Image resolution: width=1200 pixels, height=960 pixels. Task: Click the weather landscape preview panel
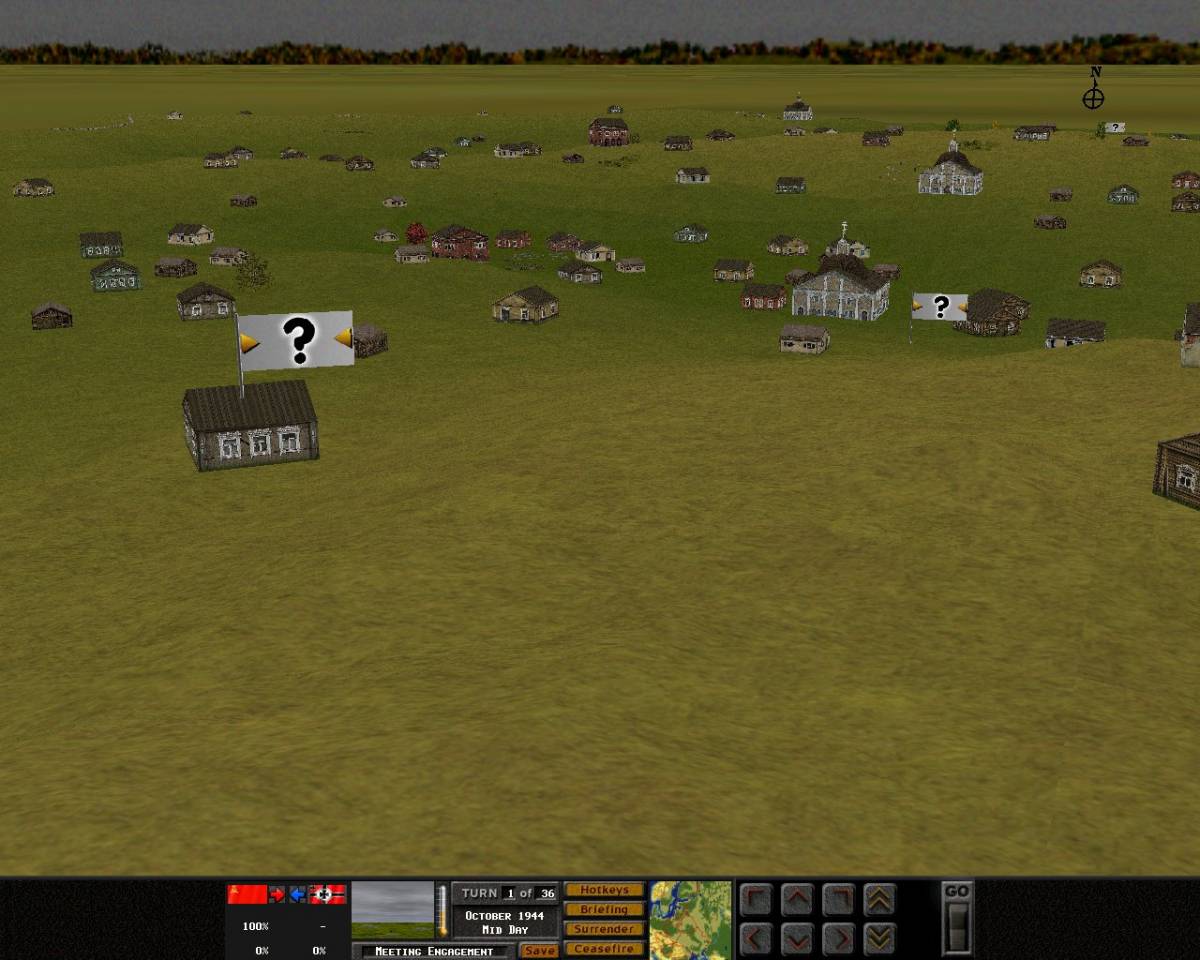(393, 909)
